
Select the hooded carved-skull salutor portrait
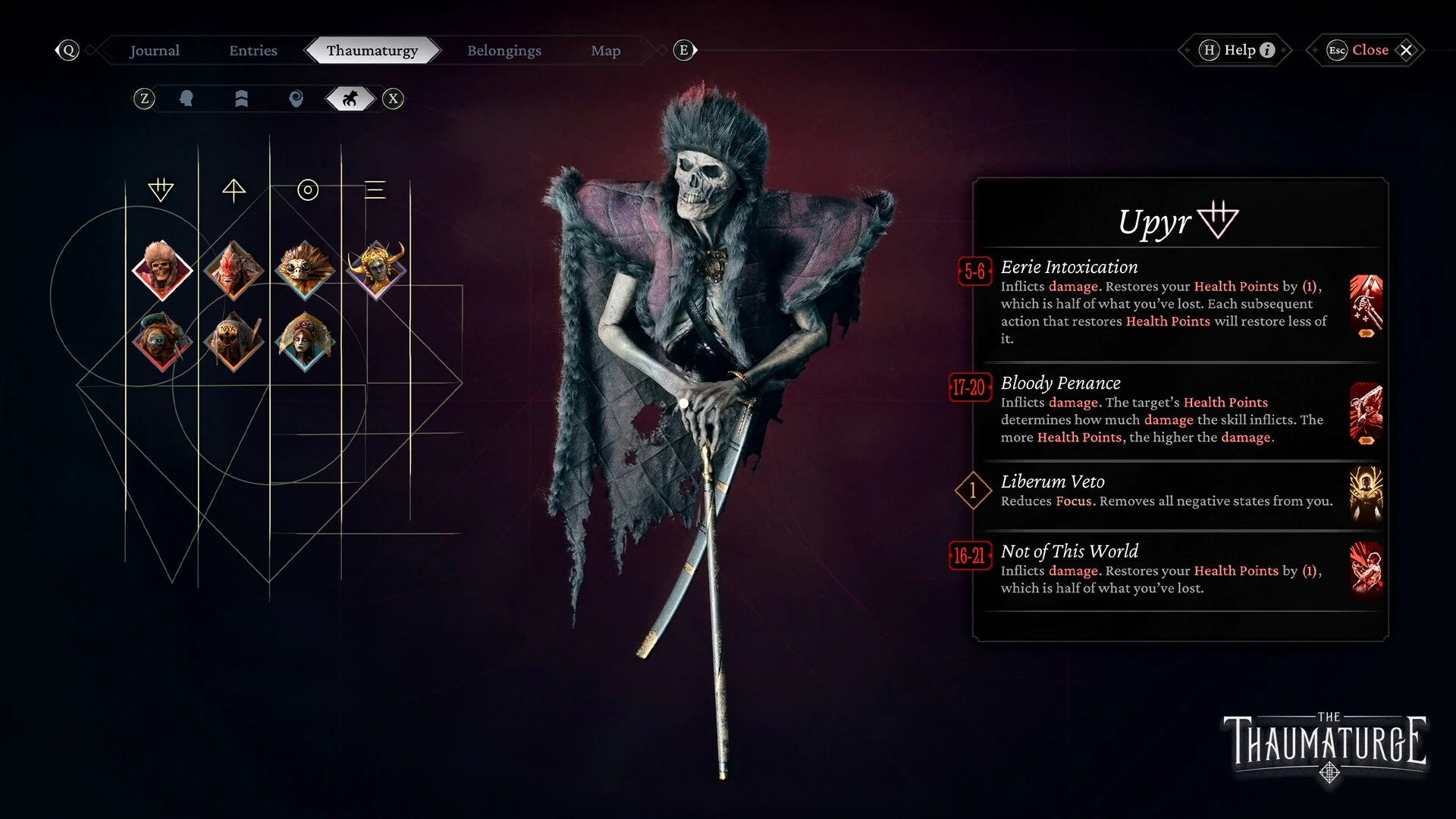(x=234, y=341)
